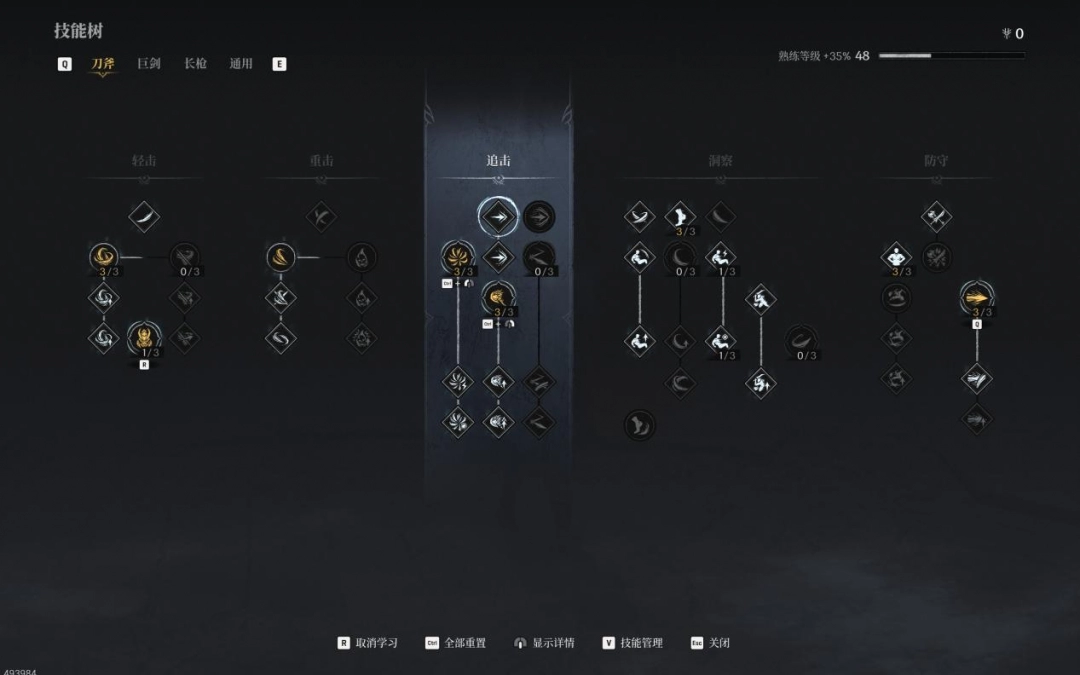Viewport: 1080px width, 675px height.
Task: Pick the 0/3 skill node under 轻击
Action: point(185,257)
